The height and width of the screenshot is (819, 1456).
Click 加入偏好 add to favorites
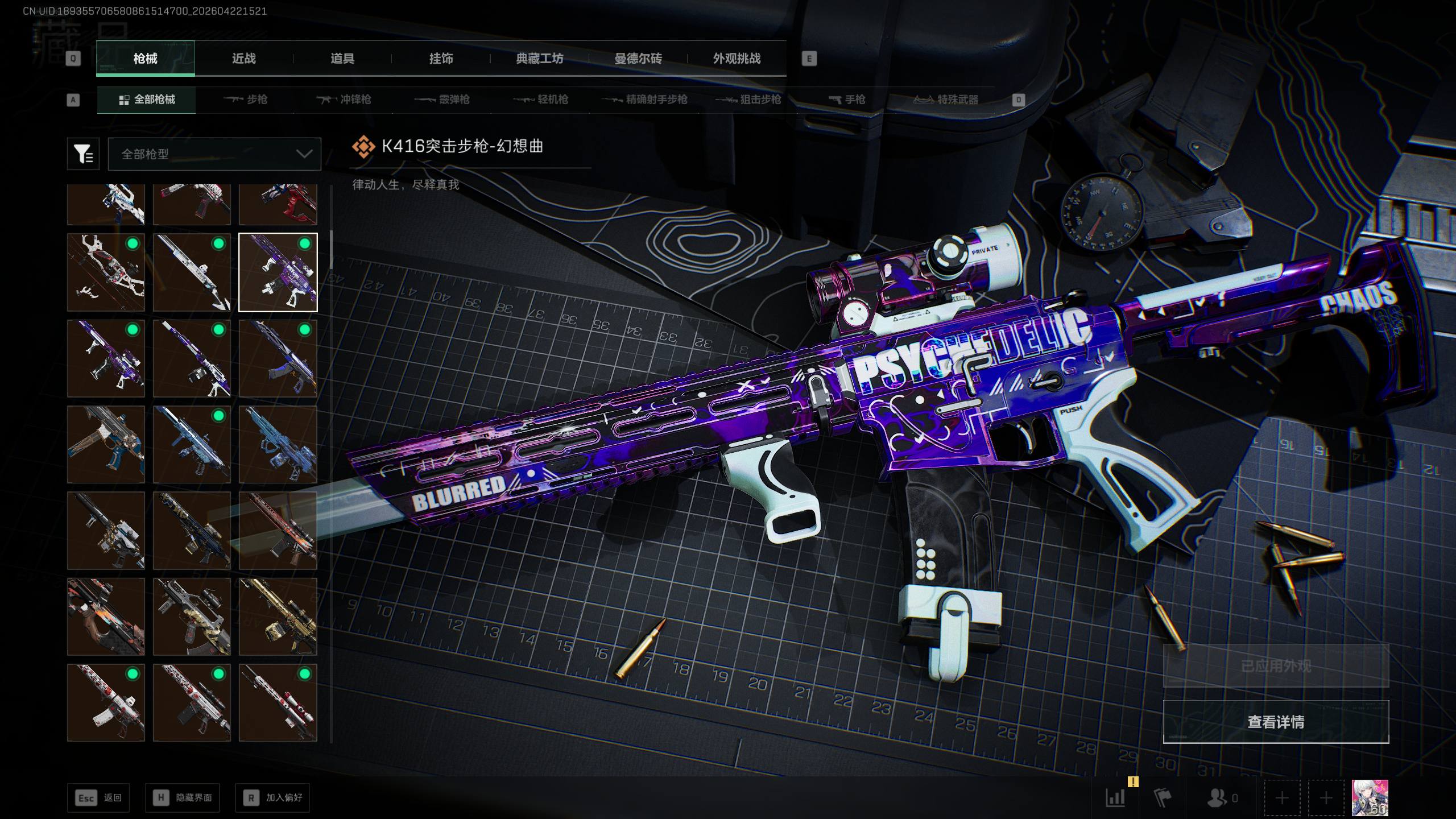point(272,798)
